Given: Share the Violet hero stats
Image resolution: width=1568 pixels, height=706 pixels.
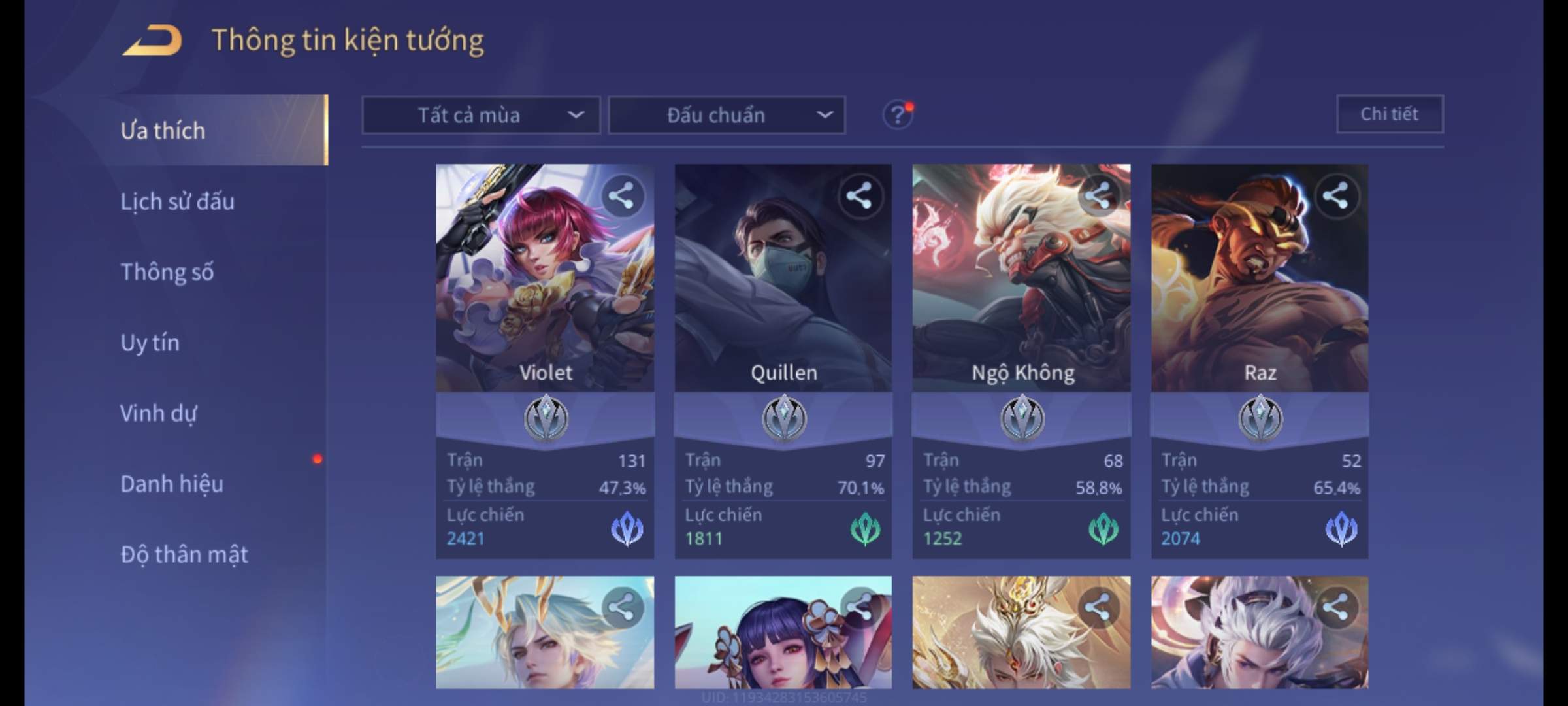Looking at the screenshot, I should (x=621, y=196).
